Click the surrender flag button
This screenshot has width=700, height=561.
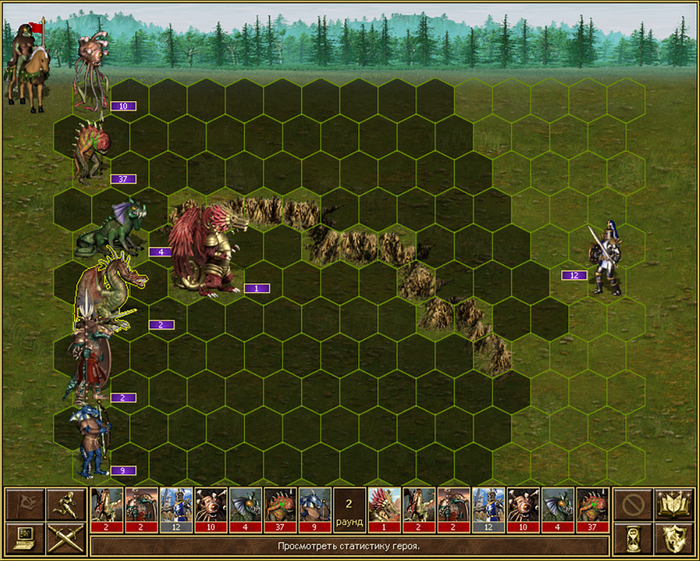(24, 503)
